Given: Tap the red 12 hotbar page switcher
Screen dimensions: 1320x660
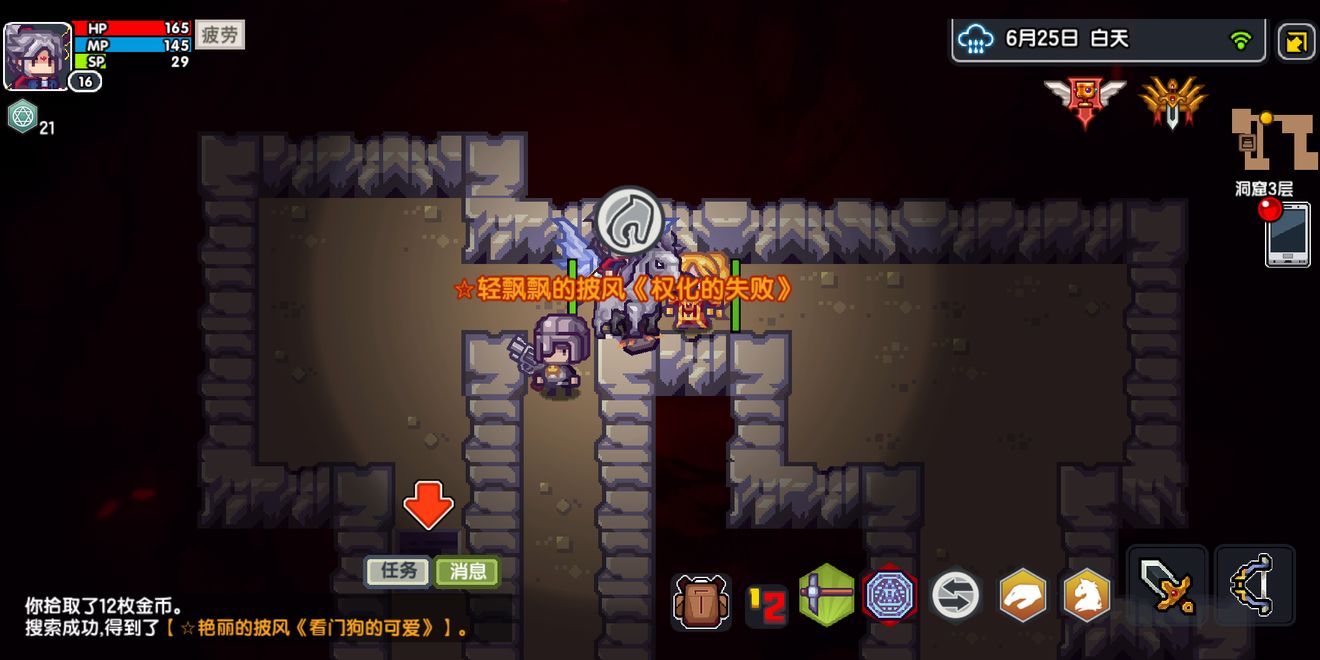Looking at the screenshot, I should pos(766,605).
